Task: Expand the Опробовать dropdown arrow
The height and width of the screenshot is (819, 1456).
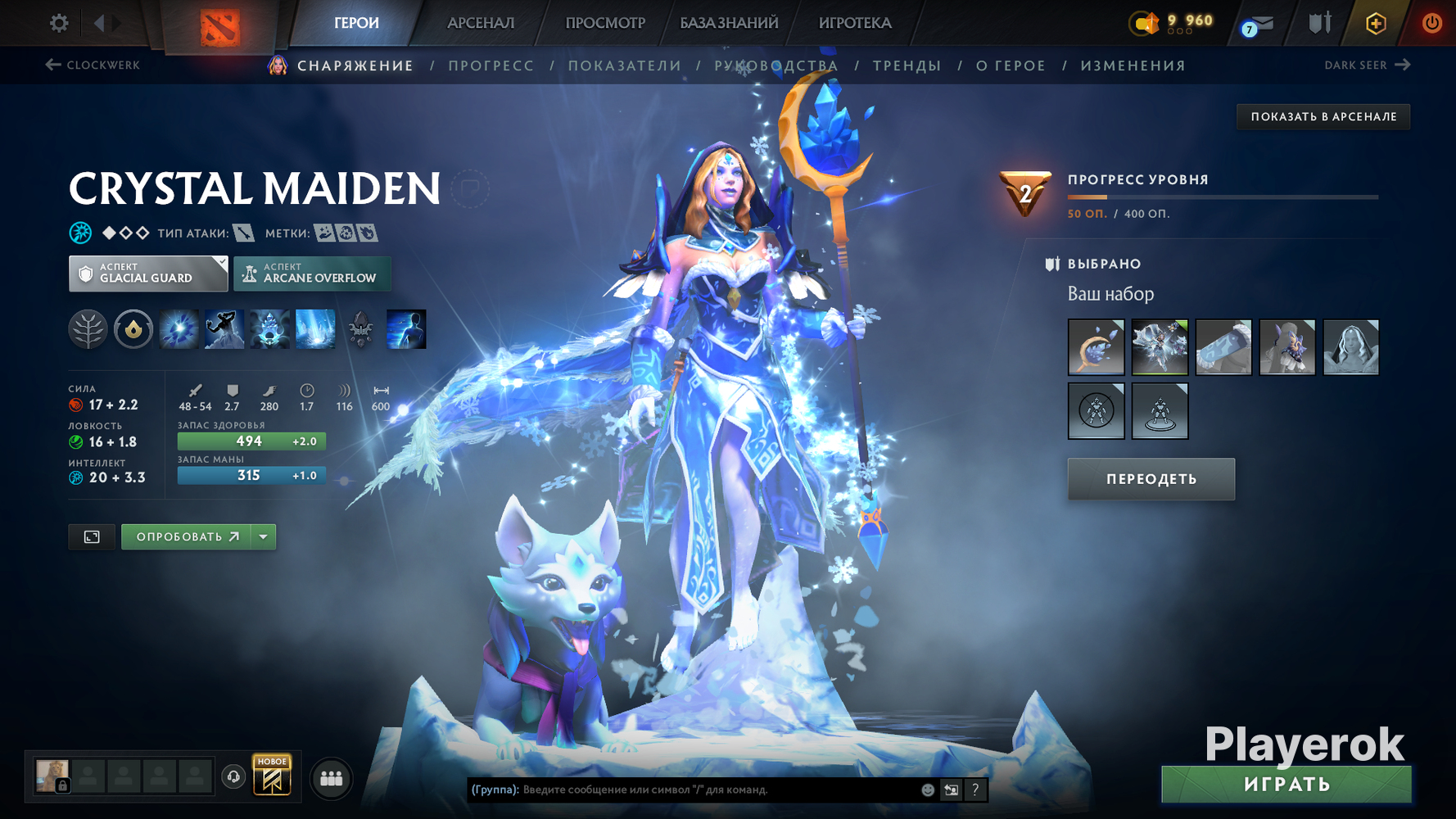Action: coord(264,536)
